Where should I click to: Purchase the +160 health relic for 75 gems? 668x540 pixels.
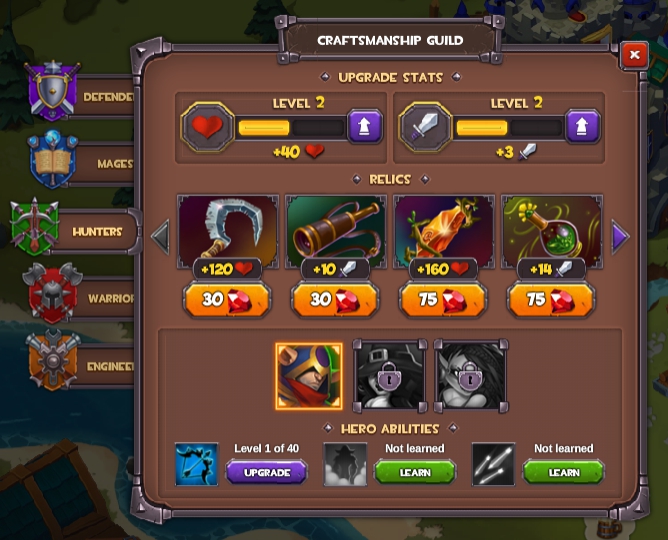point(443,300)
